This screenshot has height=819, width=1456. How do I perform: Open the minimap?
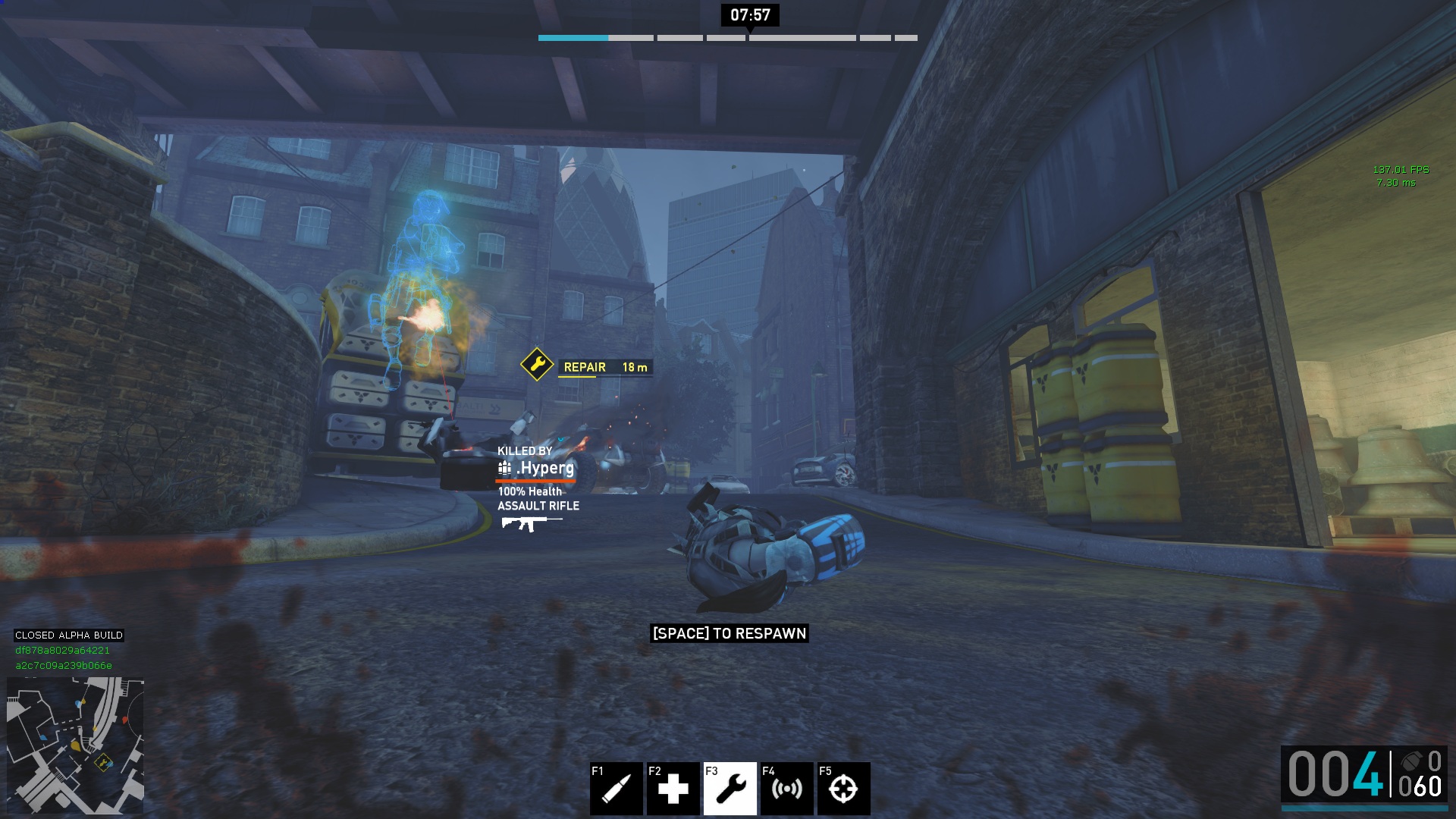point(75,745)
